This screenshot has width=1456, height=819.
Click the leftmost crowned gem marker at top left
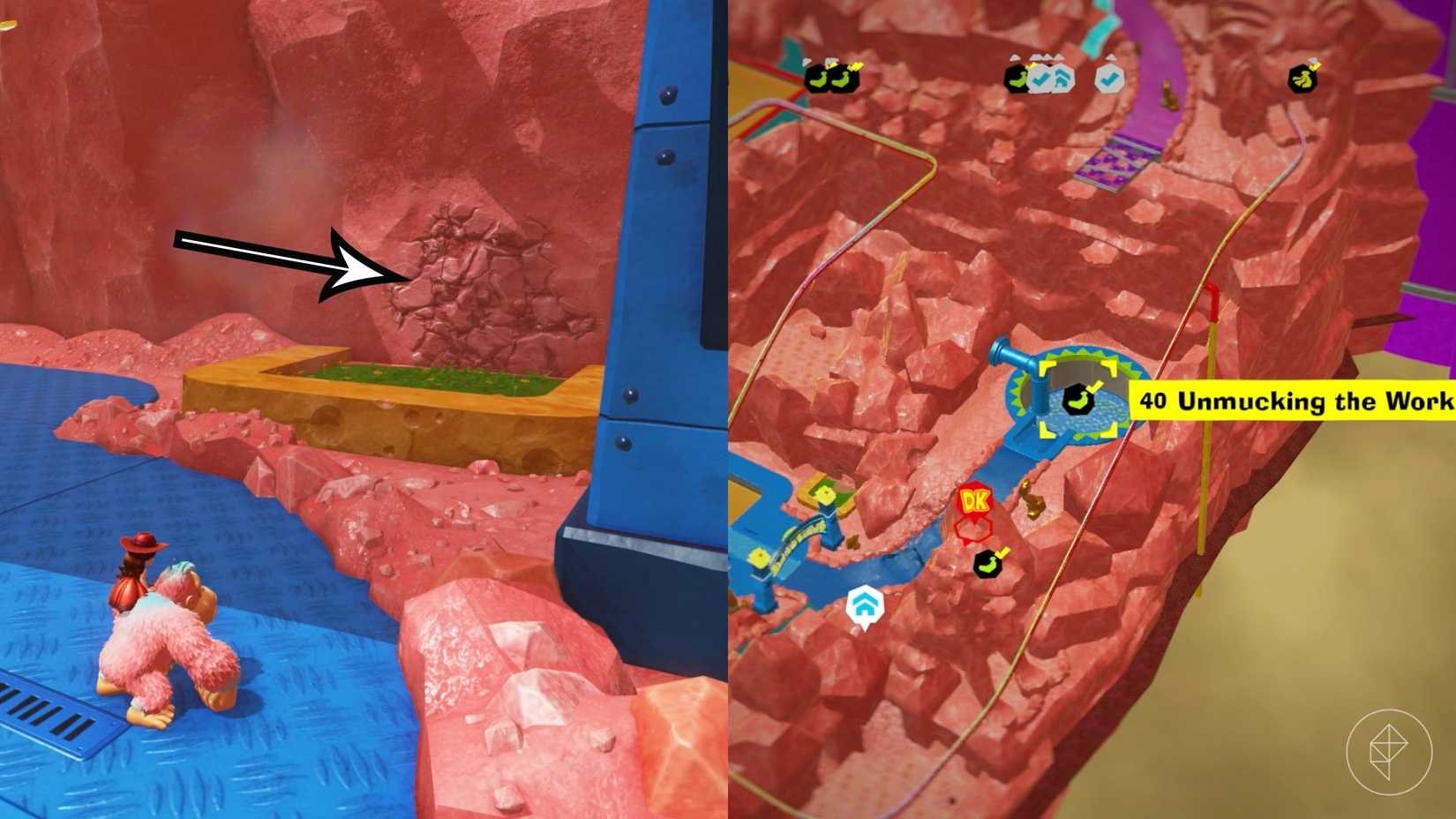point(816,79)
